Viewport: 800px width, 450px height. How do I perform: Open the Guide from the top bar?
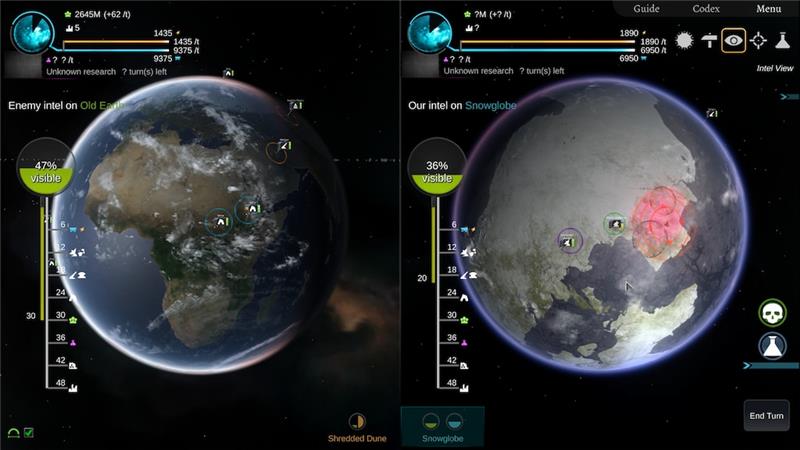pyautogui.click(x=646, y=9)
